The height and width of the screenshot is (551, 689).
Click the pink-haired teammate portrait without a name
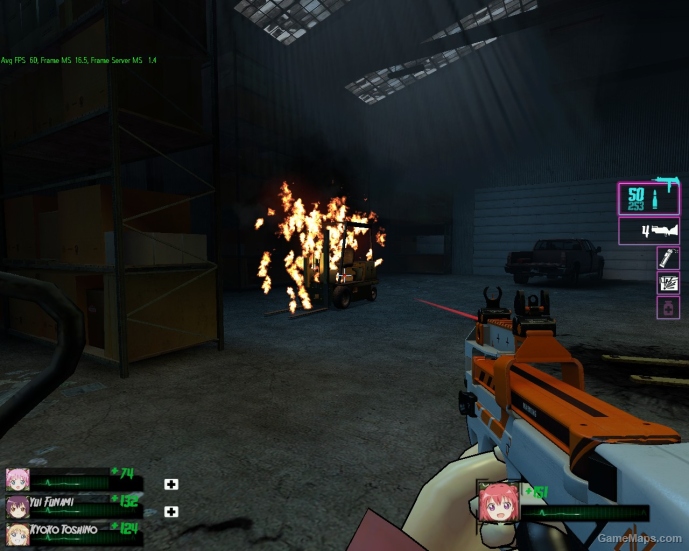pyautogui.click(x=17, y=479)
